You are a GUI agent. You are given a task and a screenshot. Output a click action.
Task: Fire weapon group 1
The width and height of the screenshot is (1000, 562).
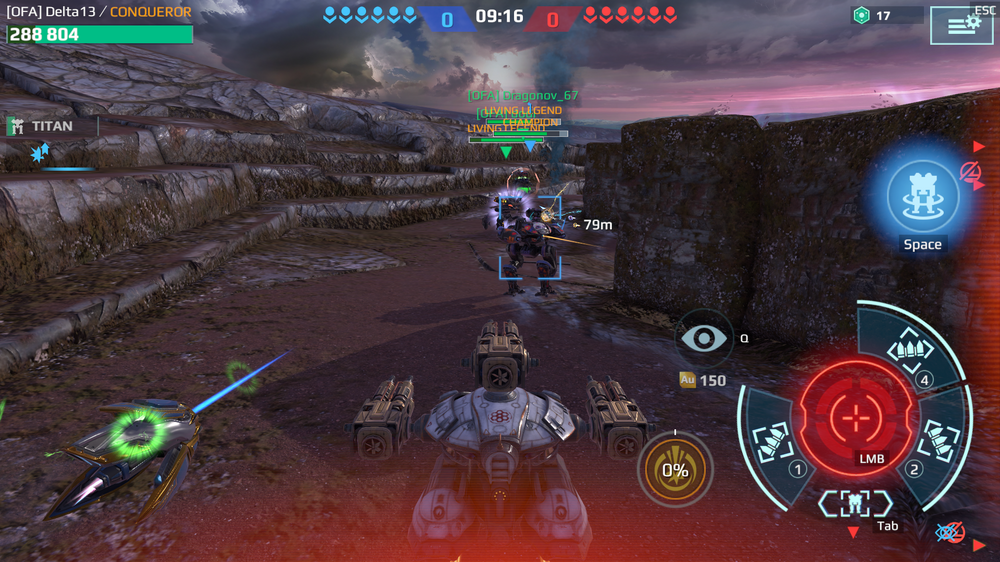773,441
